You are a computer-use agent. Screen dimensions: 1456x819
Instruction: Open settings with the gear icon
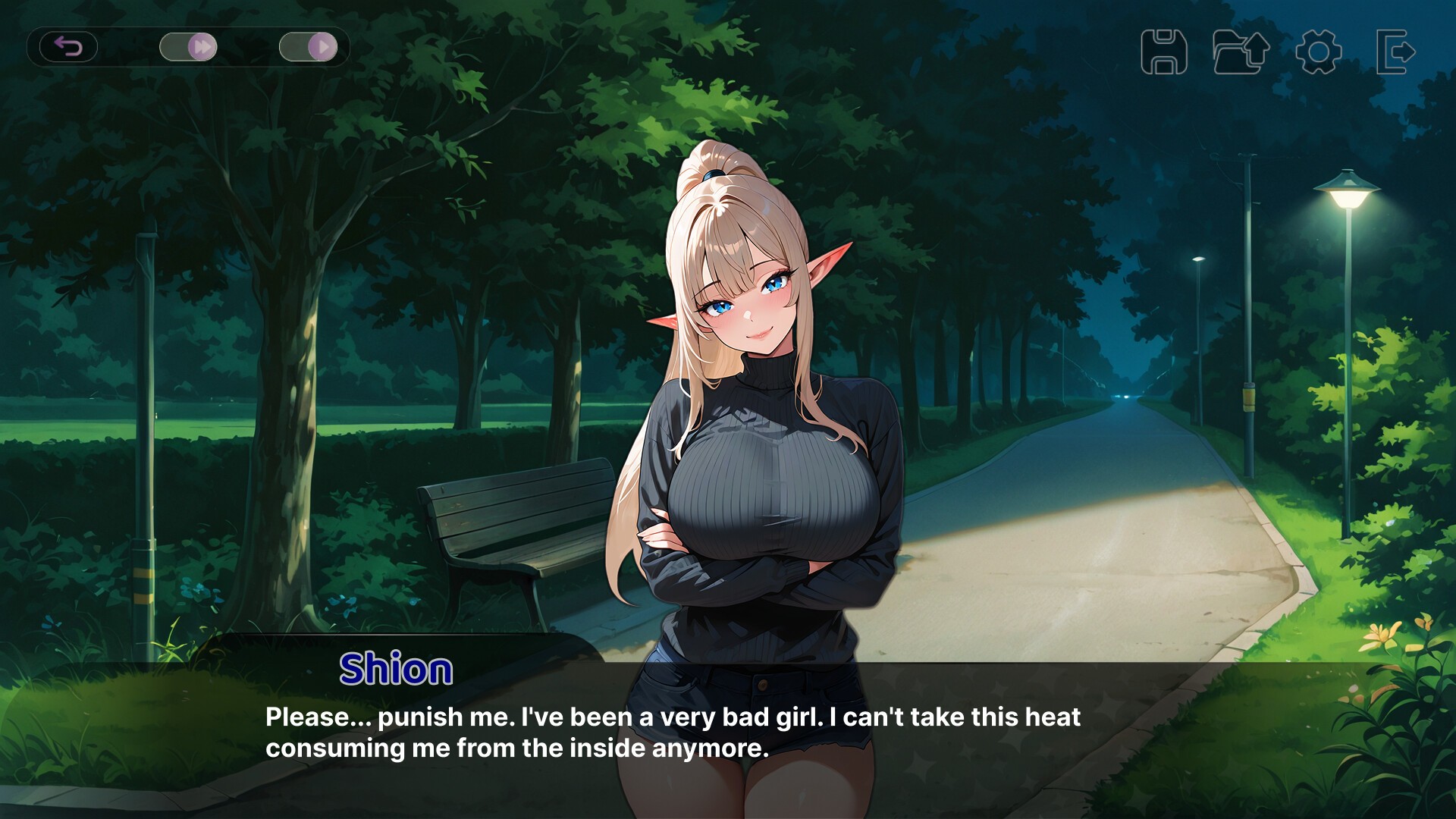pyautogui.click(x=1318, y=52)
